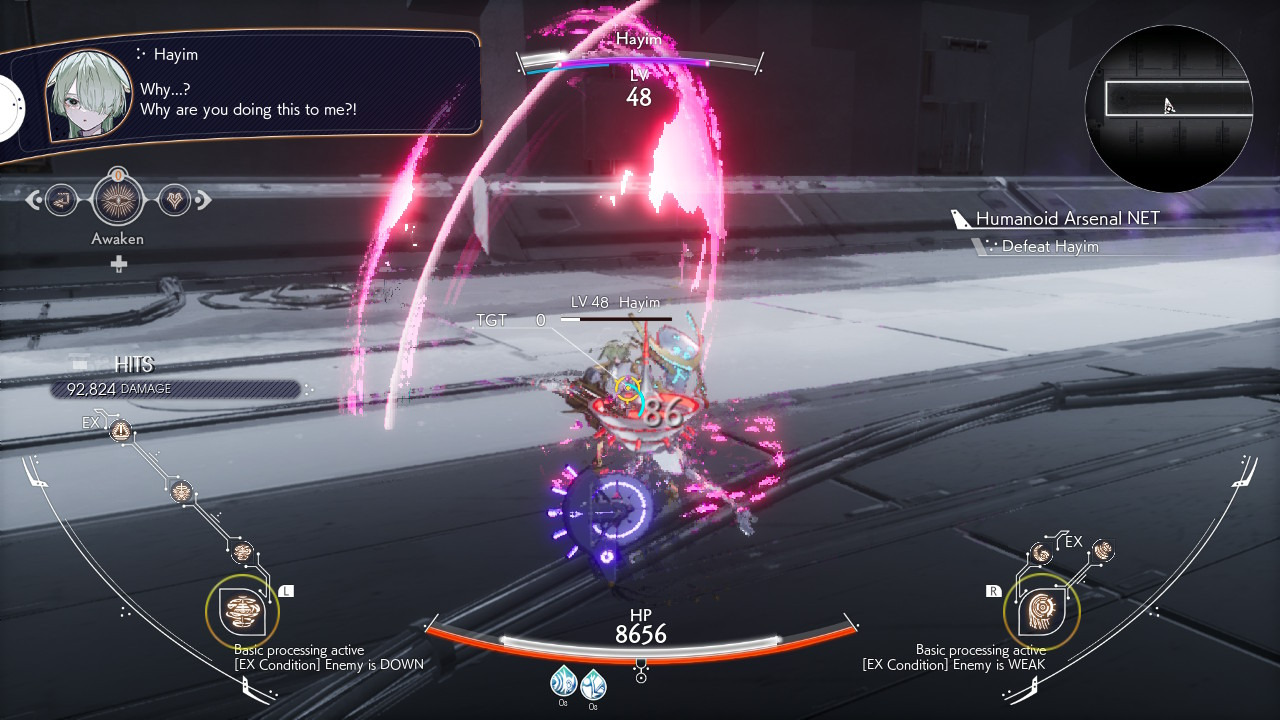Activate the large right weapon skill icon

click(x=1041, y=610)
